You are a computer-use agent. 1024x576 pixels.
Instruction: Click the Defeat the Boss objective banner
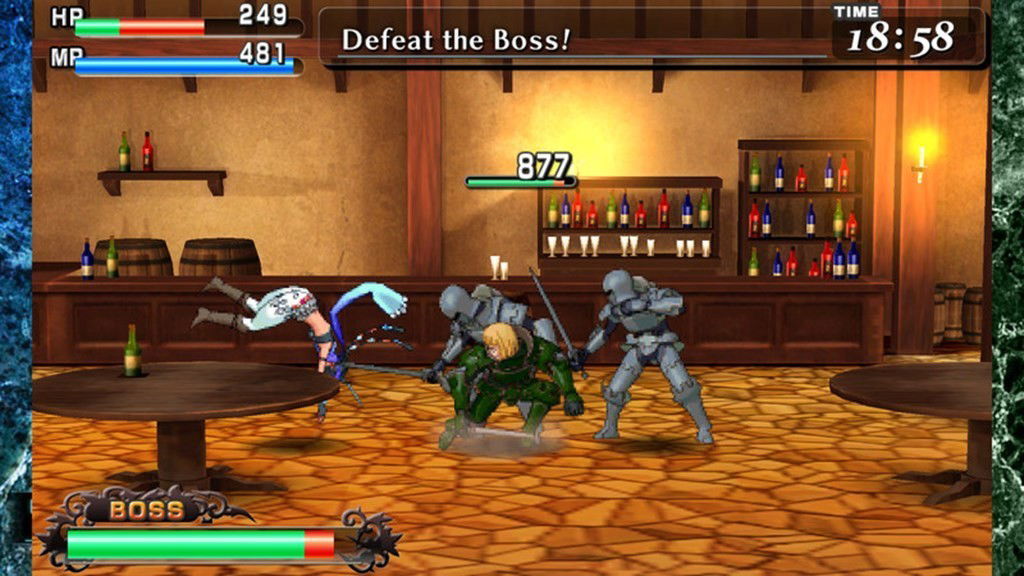coord(456,40)
